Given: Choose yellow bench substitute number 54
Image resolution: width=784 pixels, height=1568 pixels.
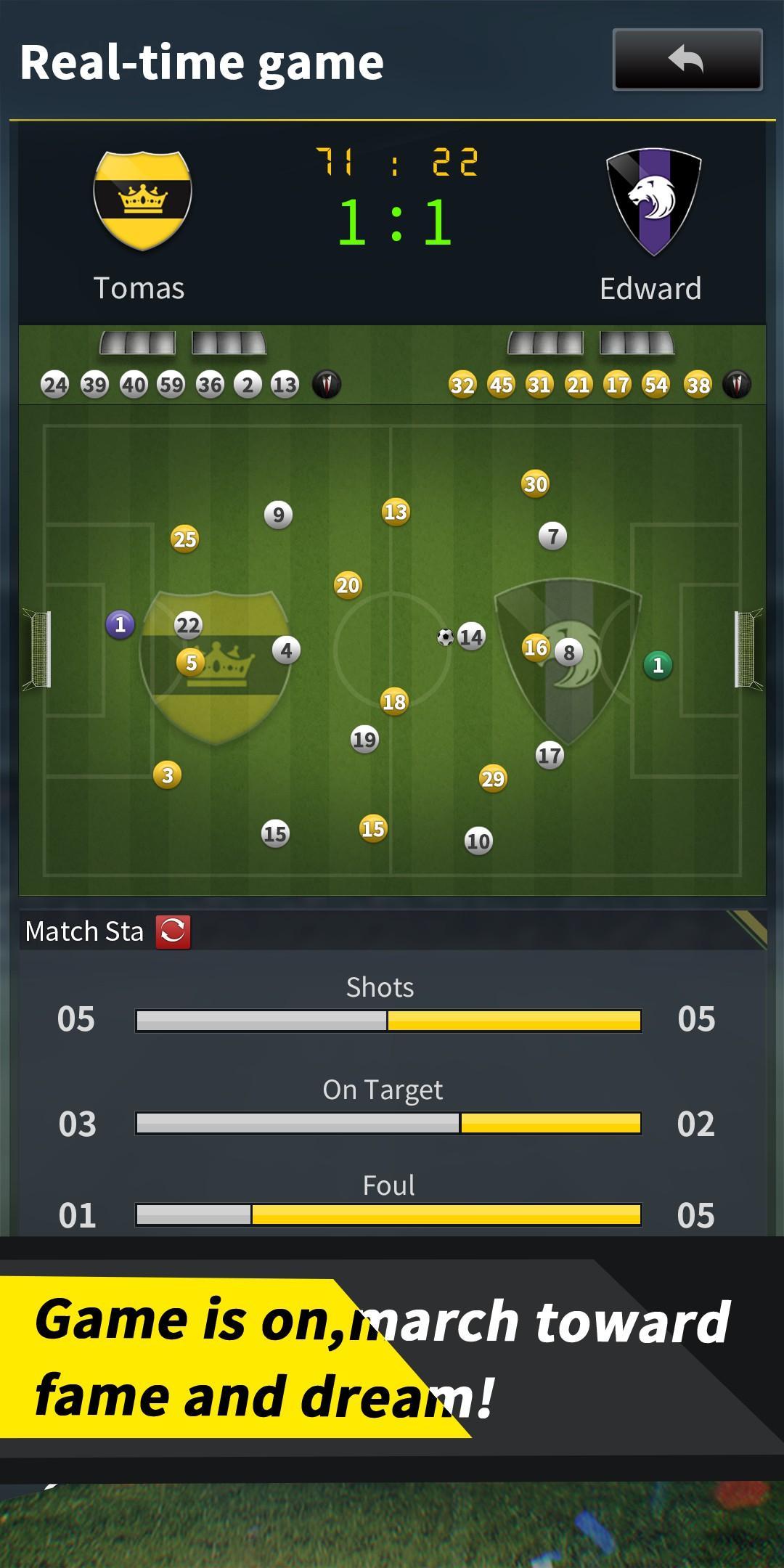Looking at the screenshot, I should click(x=656, y=385).
